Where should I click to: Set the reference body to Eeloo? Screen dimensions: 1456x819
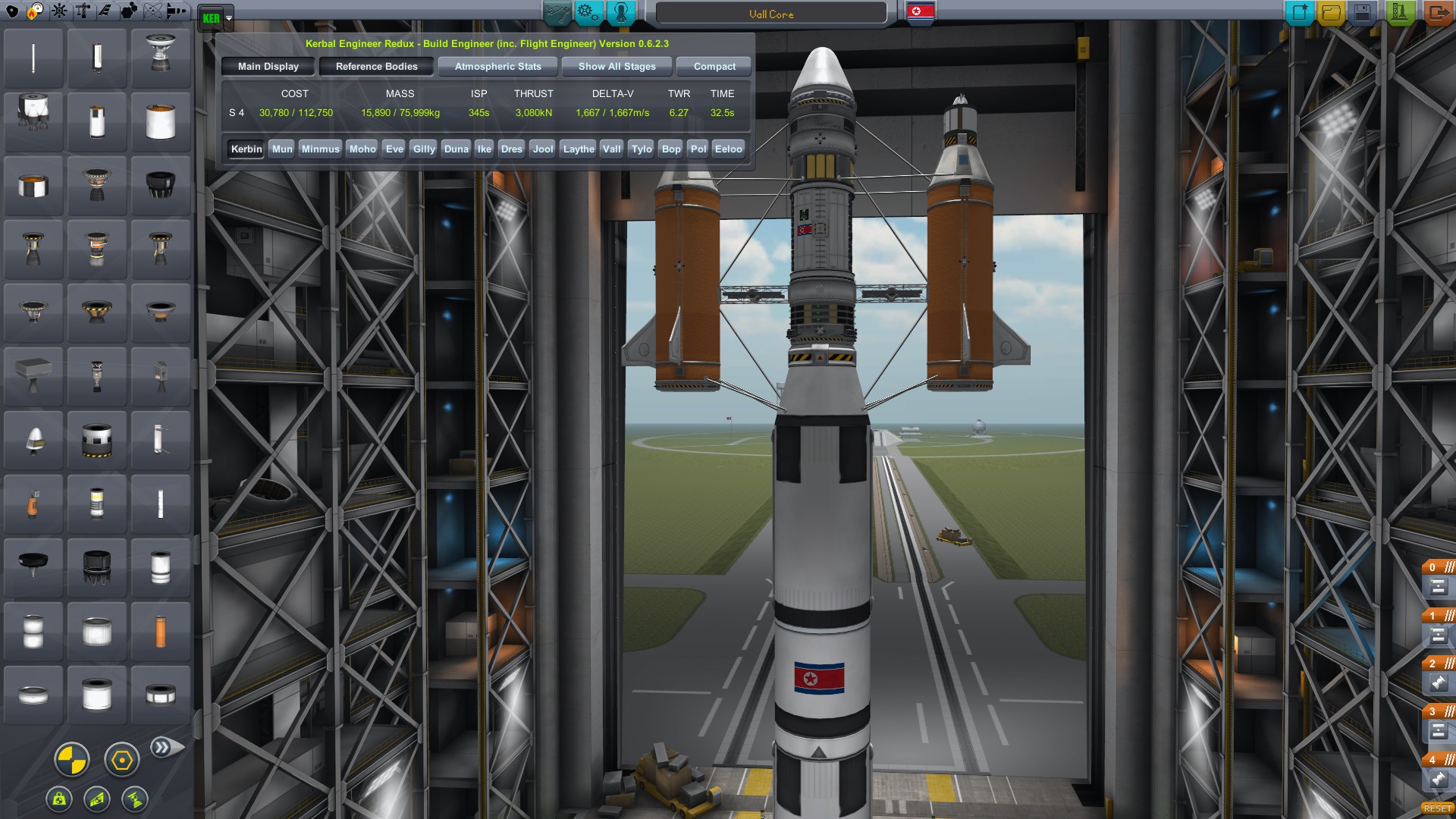(728, 149)
